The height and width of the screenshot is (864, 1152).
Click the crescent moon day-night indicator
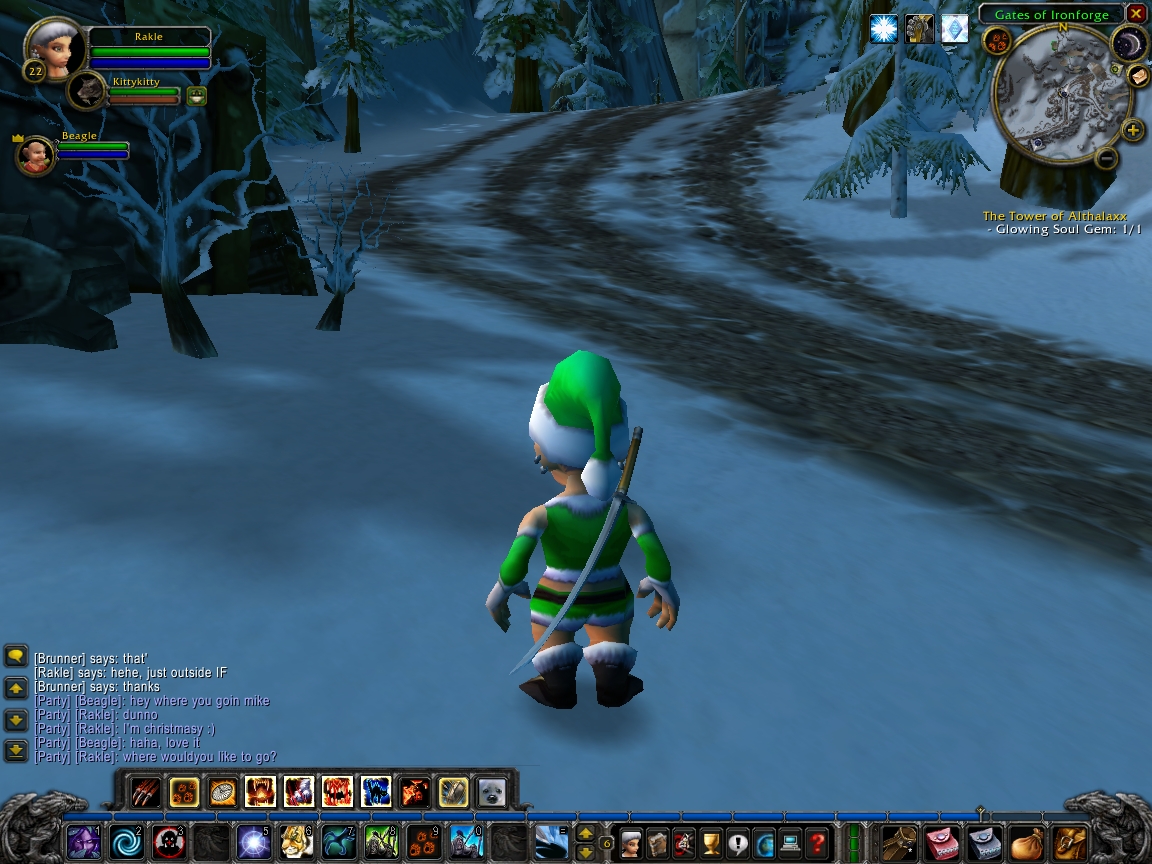point(1127,43)
